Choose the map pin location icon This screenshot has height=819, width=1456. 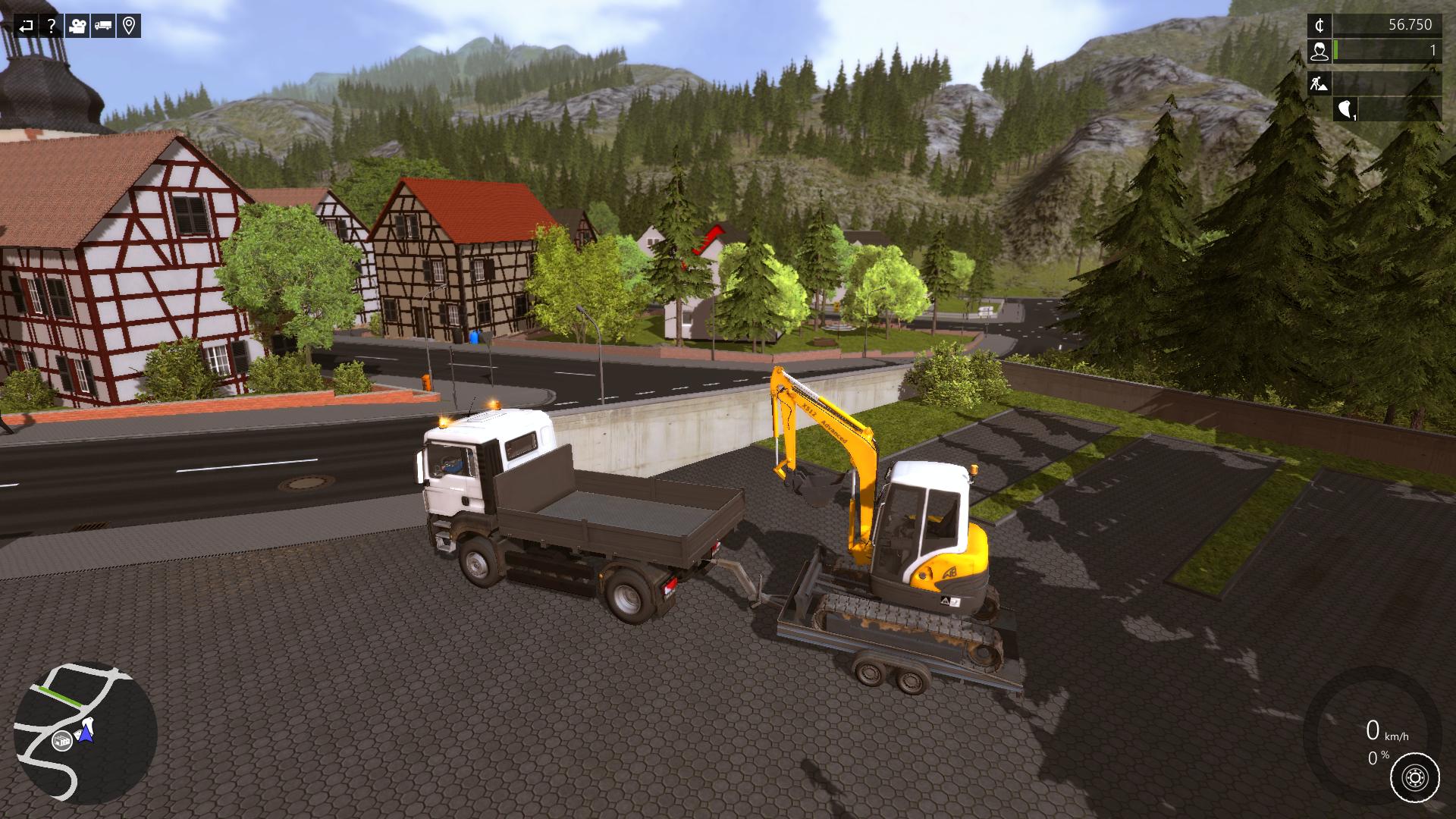click(x=129, y=27)
